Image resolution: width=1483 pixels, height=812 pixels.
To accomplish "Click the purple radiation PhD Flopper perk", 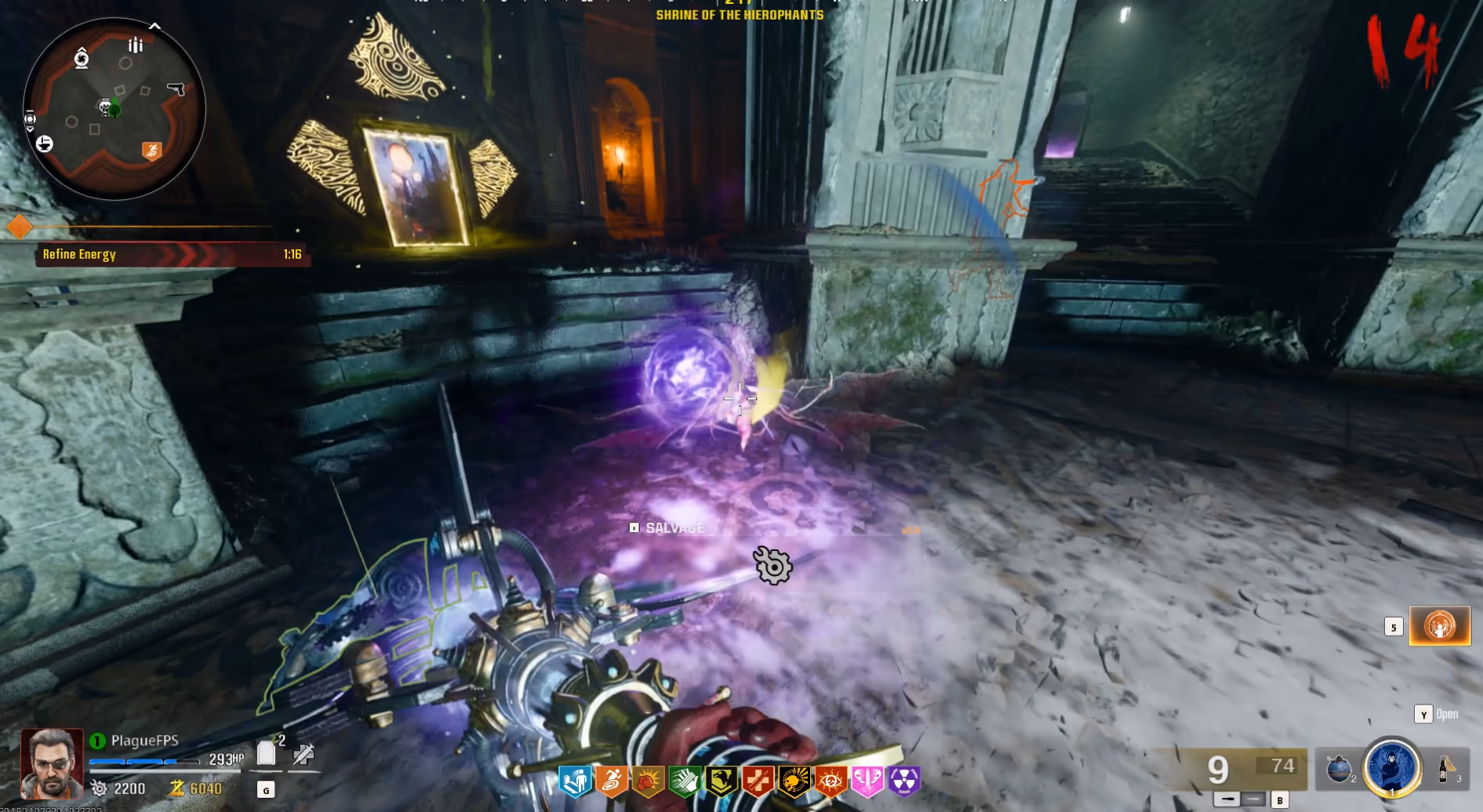I will (903, 781).
